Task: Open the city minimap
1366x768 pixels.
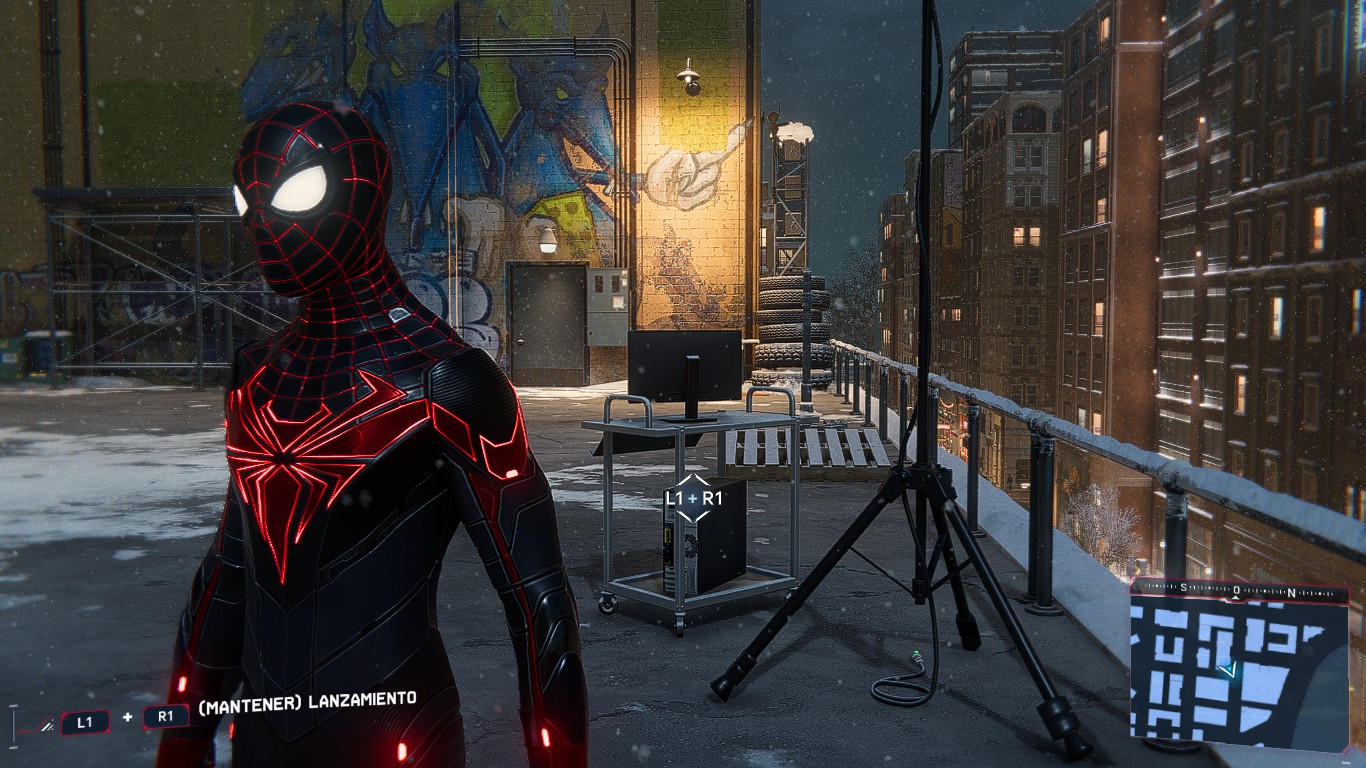Action: tap(1240, 672)
